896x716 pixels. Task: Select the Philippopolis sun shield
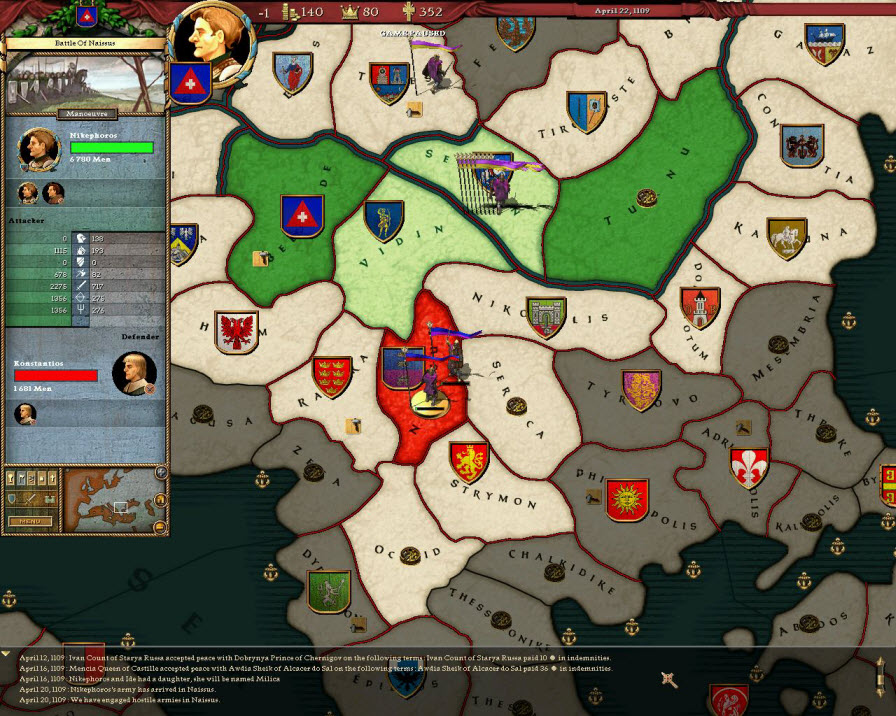(627, 499)
